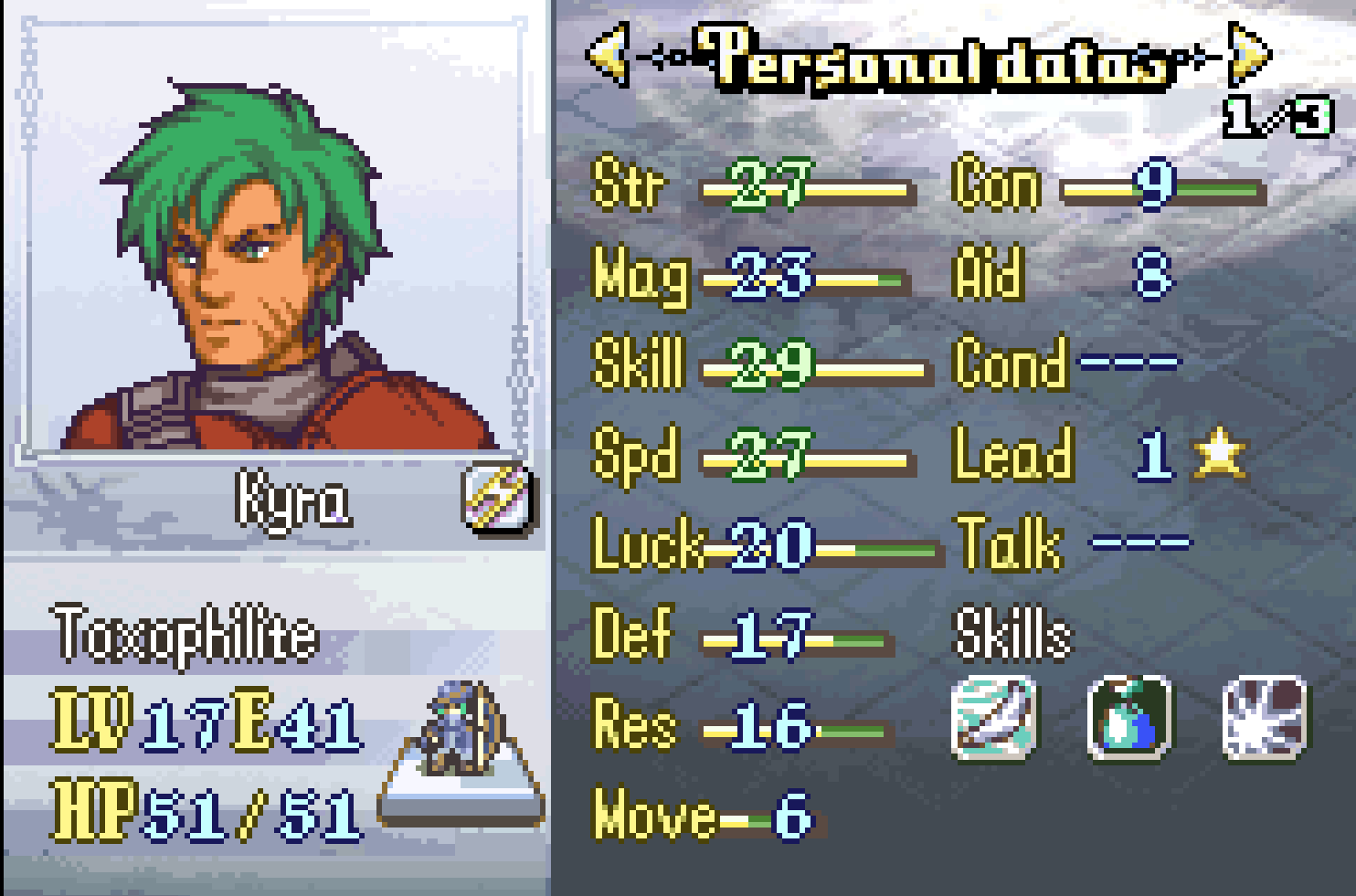Select the bow and feather skill icon

point(994,717)
